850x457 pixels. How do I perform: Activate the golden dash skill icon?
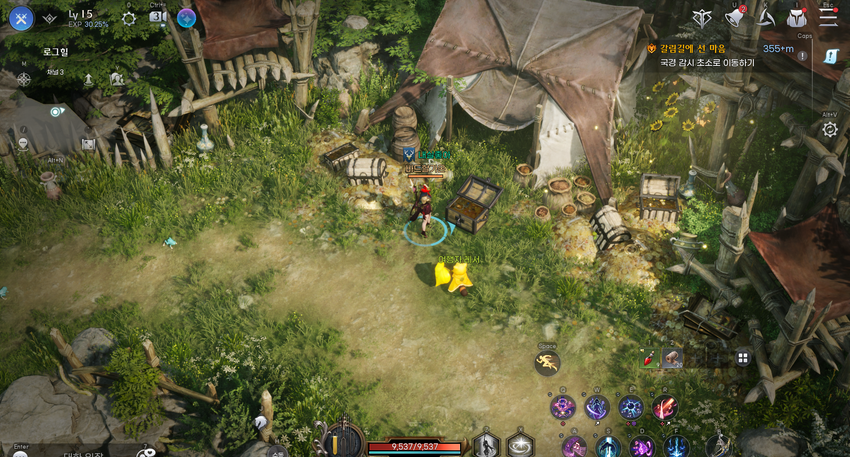coord(547,363)
